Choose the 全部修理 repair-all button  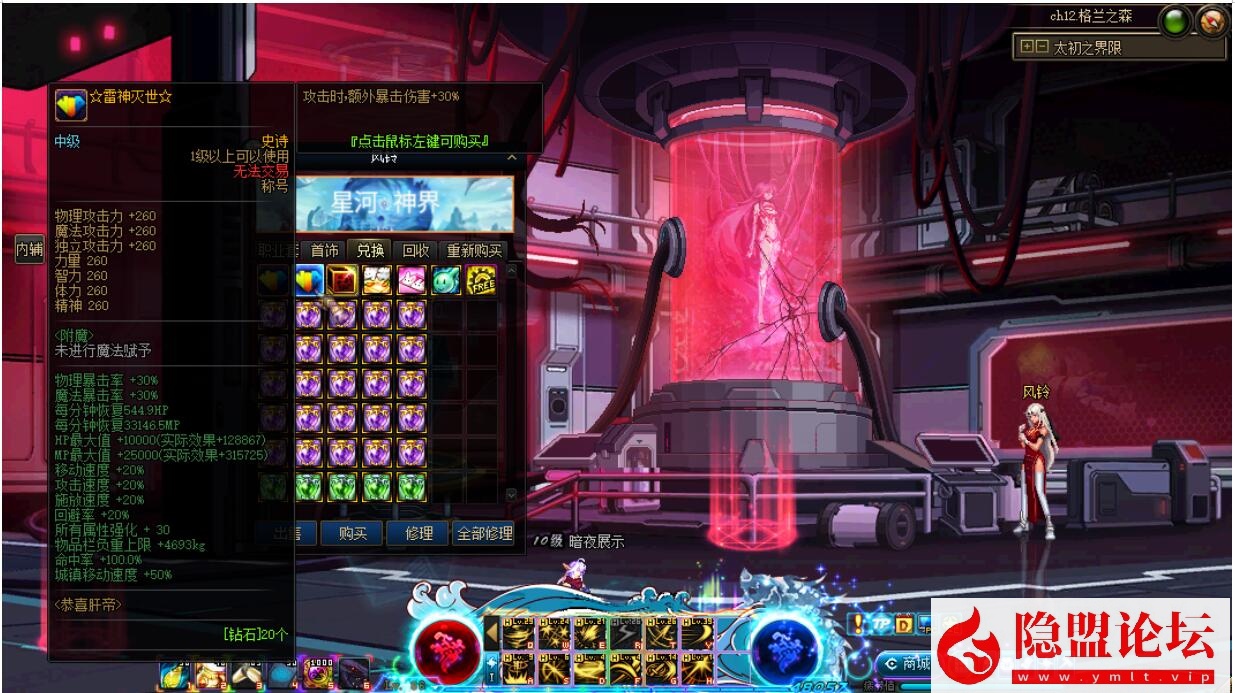(484, 534)
